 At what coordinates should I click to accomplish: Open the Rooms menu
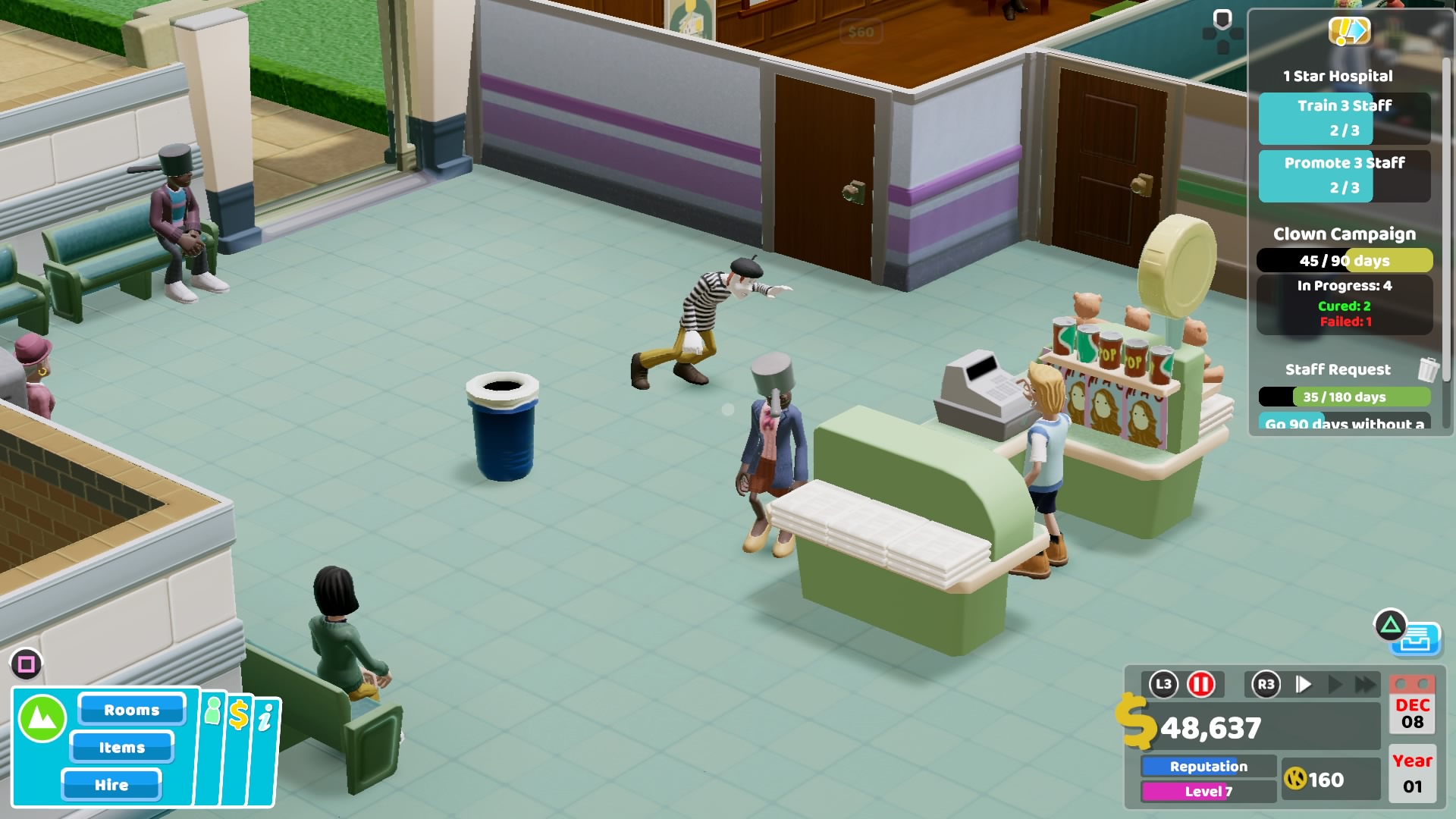pos(130,710)
